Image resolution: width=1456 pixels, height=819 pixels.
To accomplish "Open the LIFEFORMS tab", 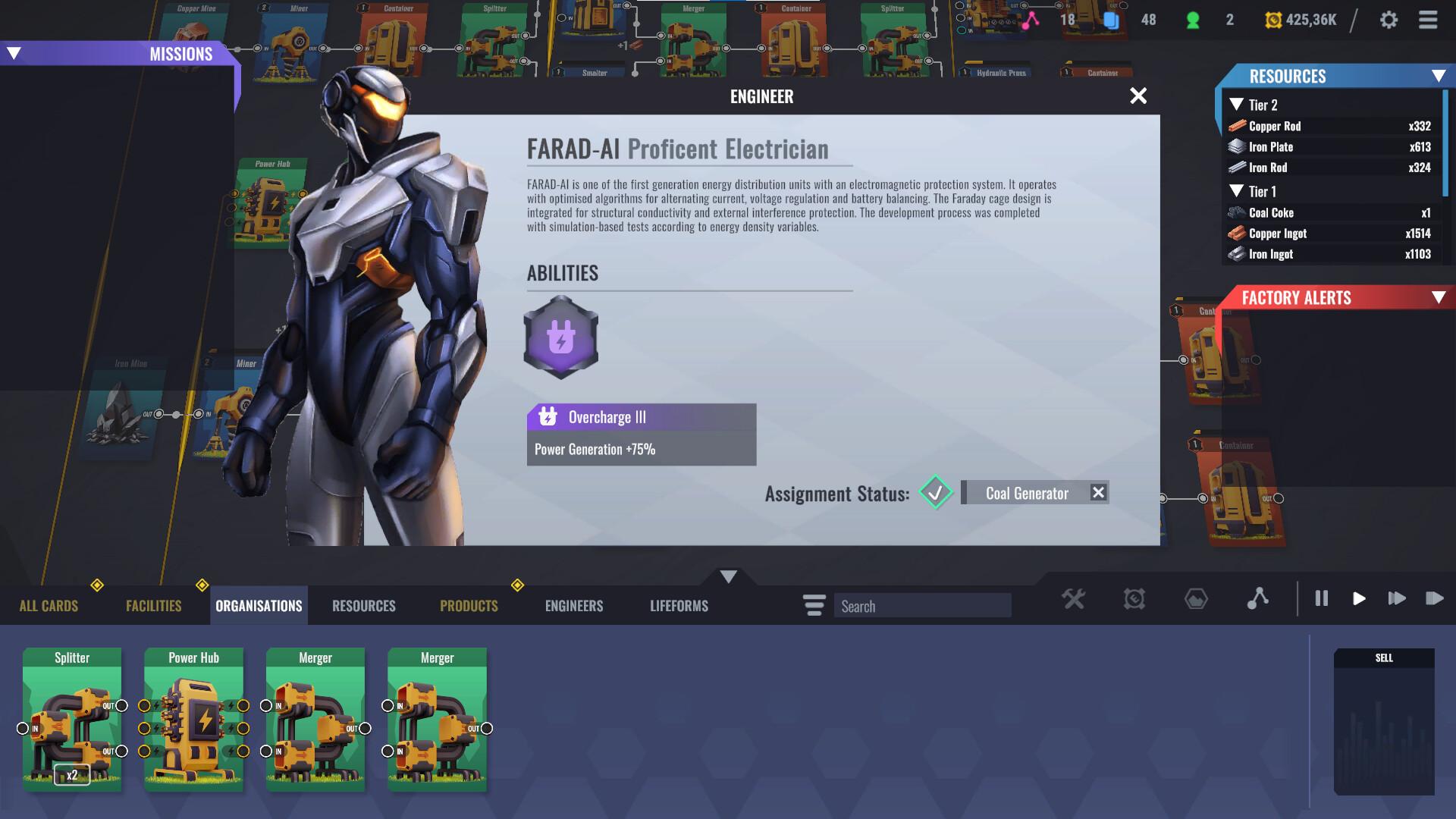I will coord(677,605).
